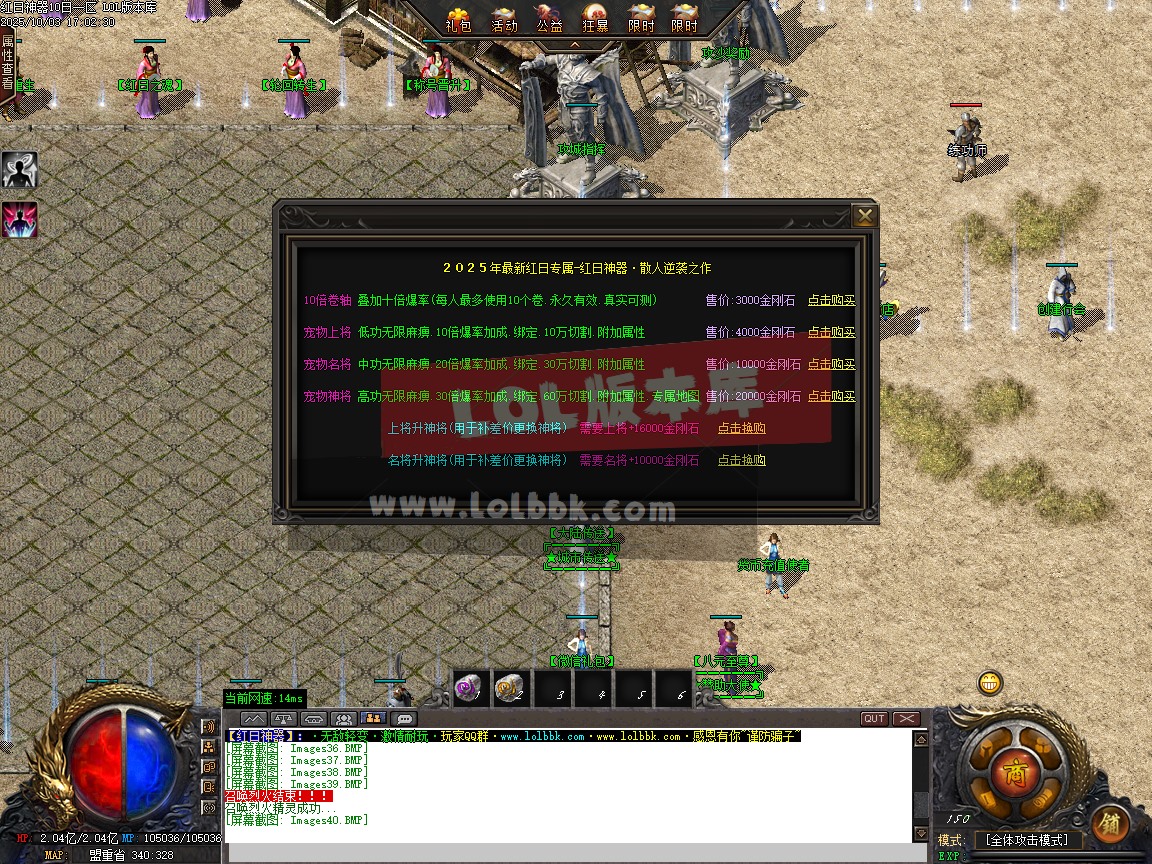Viewport: 1152px width, 864px height.
Task: Exchange 上将 for 神将 via 点击换购
Action: click(x=741, y=428)
